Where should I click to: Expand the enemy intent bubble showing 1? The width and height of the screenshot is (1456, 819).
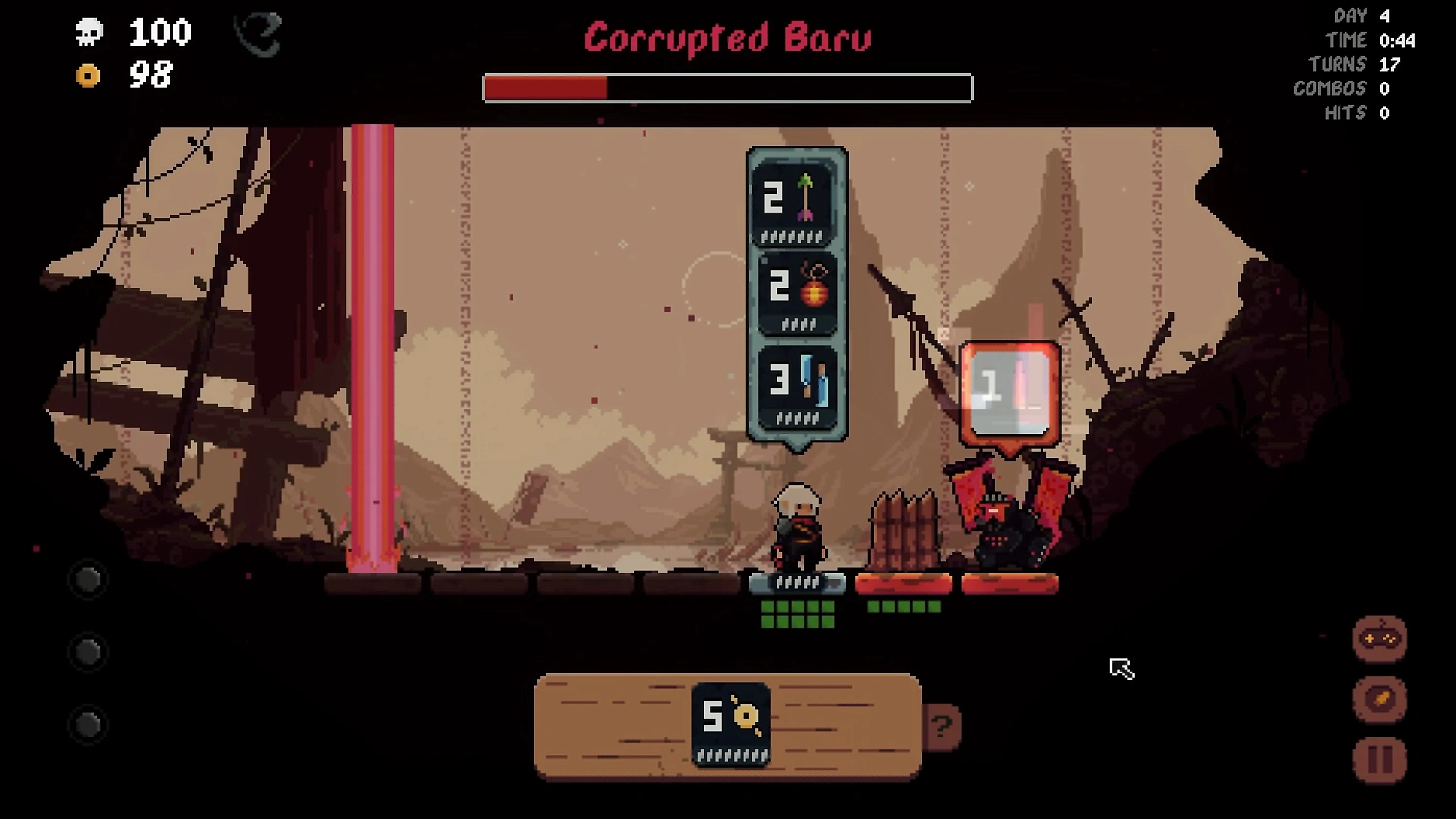(1008, 390)
